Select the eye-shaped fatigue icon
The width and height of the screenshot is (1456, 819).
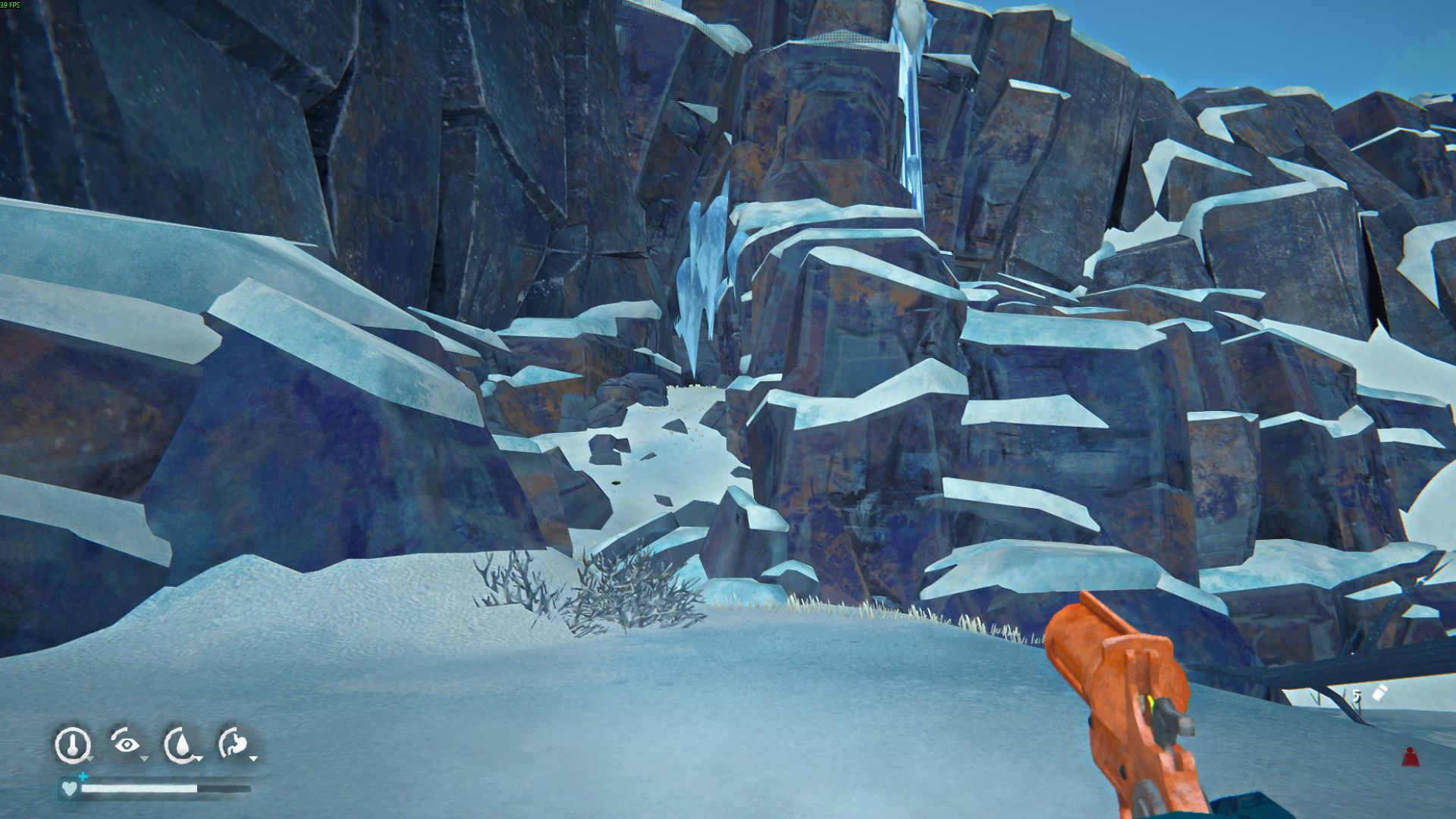127,743
